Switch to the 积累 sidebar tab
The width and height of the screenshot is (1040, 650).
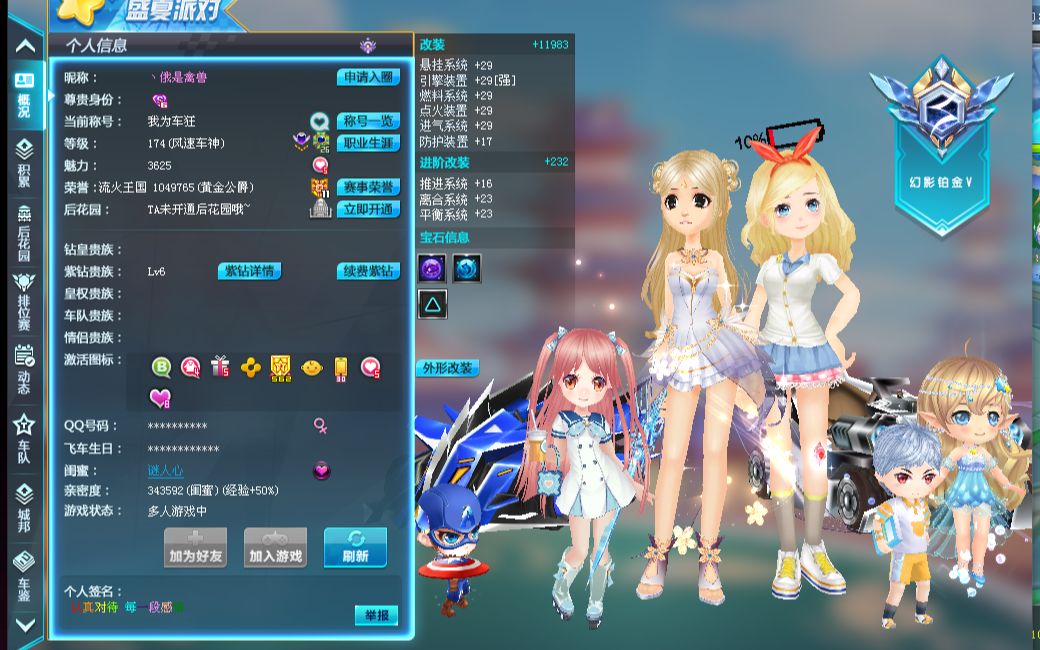tap(24, 162)
